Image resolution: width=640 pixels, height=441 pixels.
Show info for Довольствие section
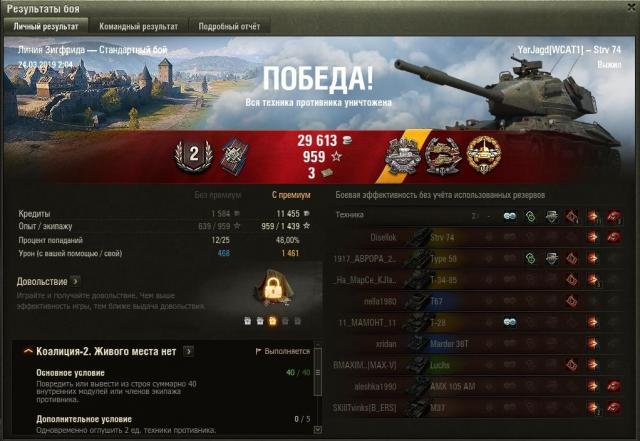[75, 281]
